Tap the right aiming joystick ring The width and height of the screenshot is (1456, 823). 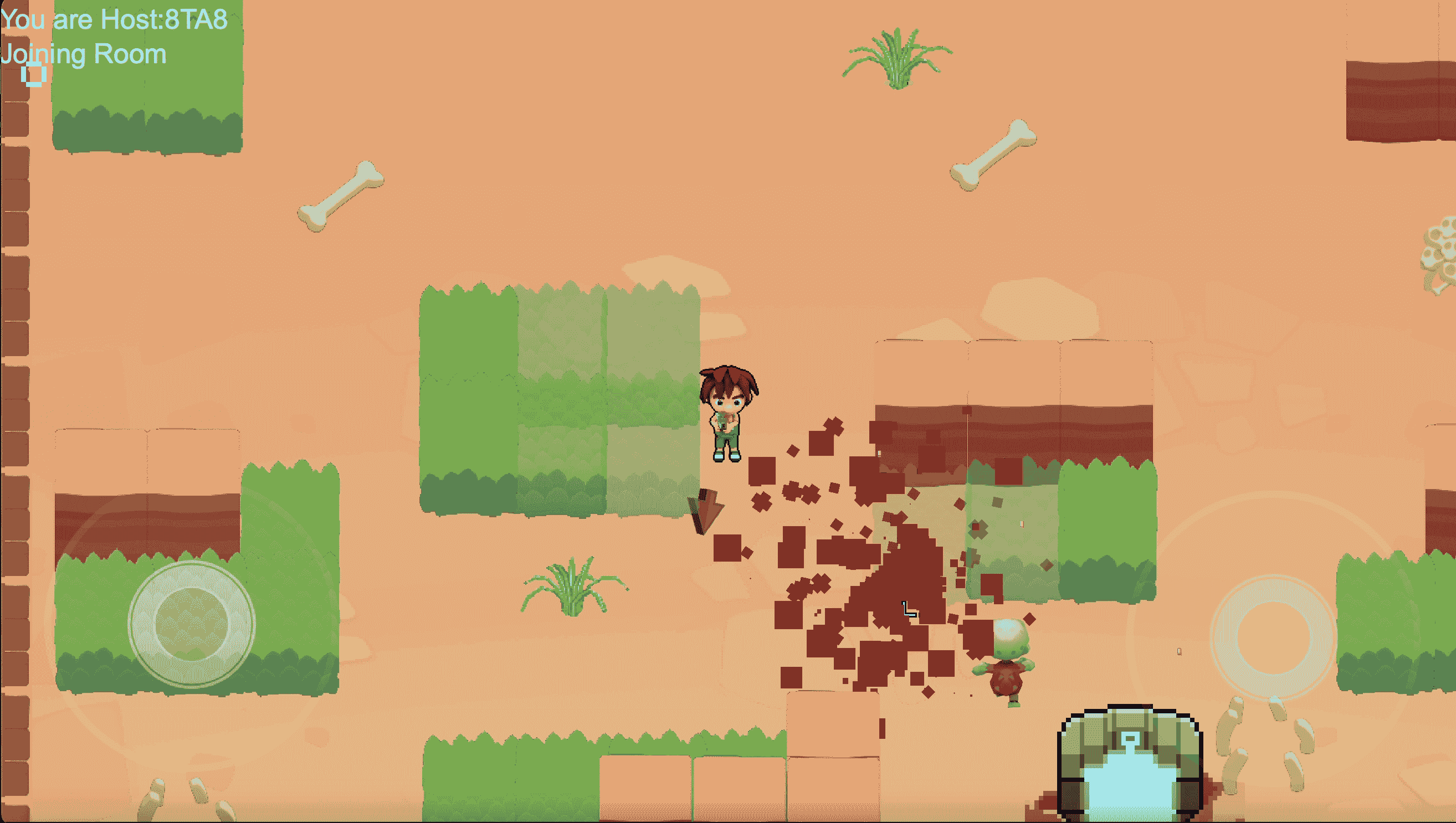[x=1273, y=637]
